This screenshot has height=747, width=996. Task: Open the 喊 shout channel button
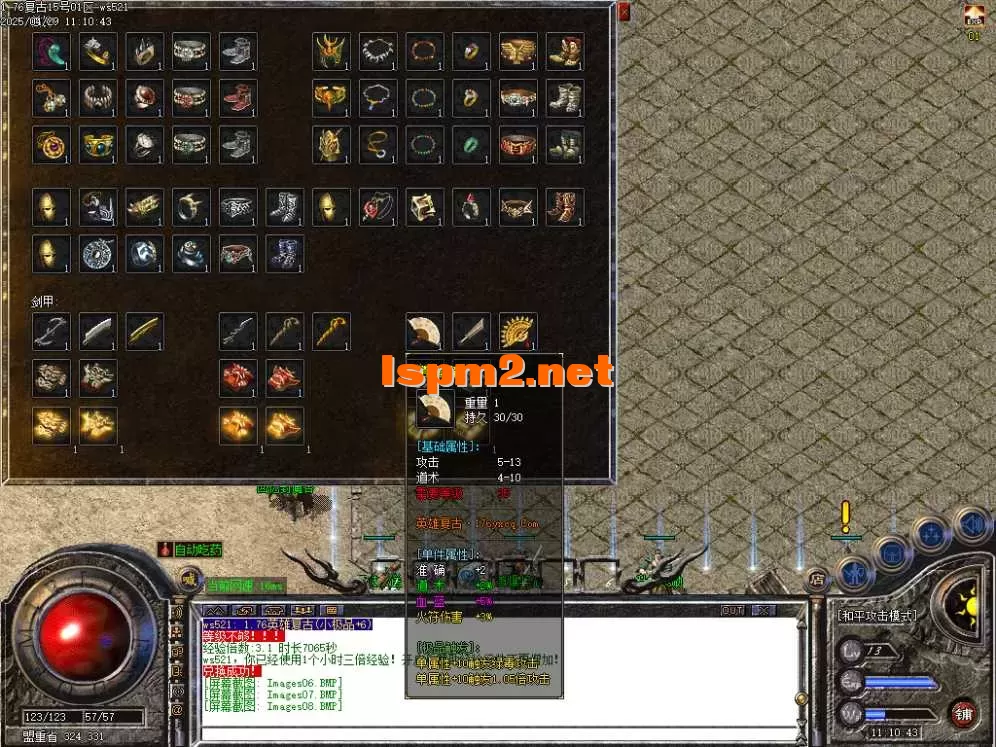188,578
